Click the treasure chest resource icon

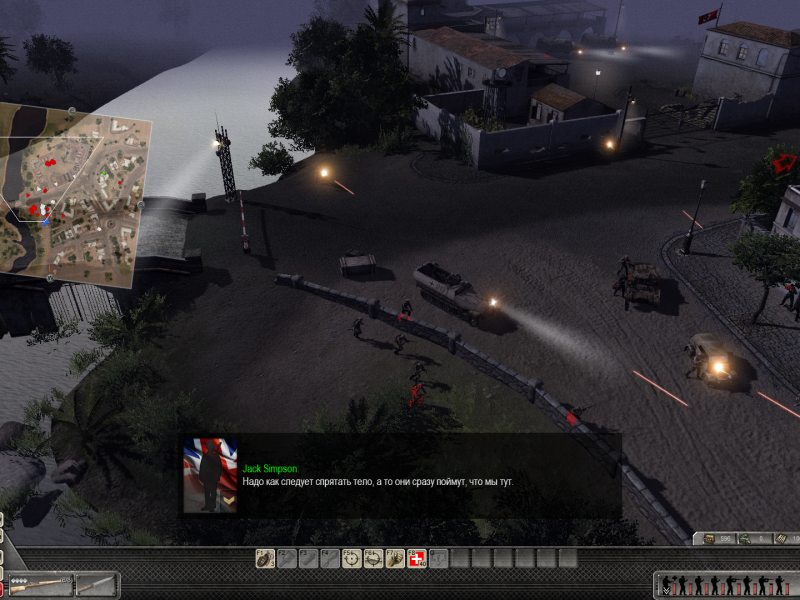[x=710, y=539]
